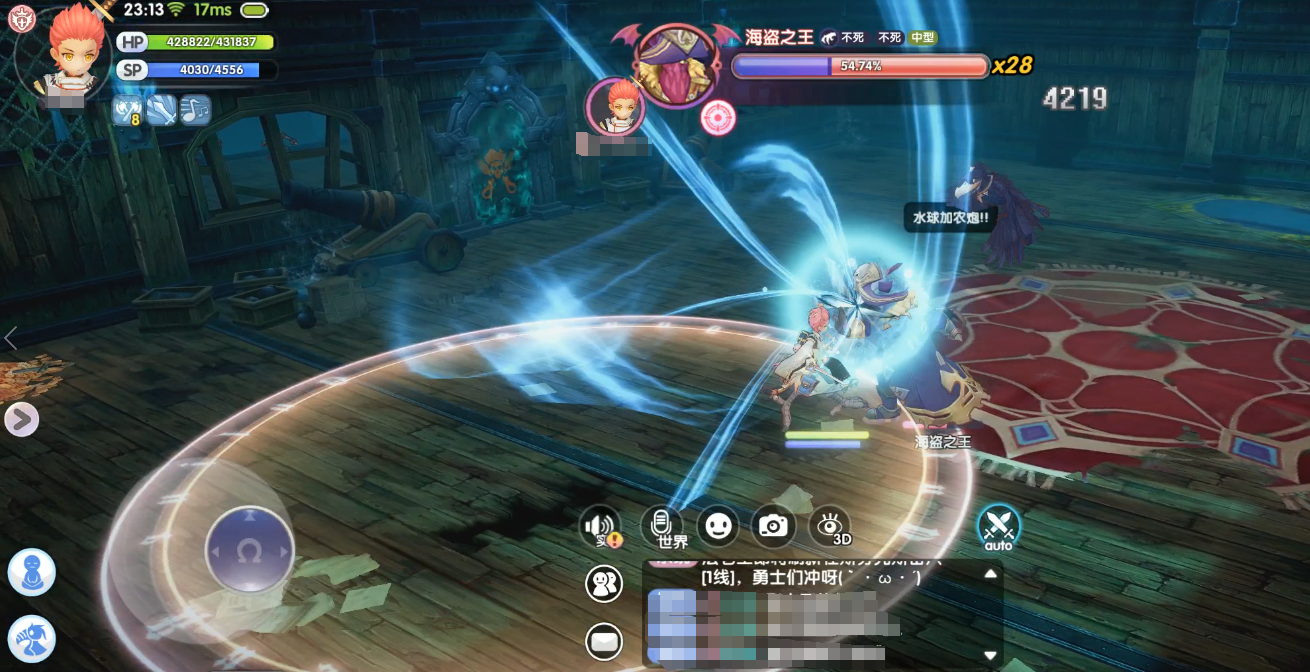
Task: Inspect the sword slash buff icon
Action: (x=161, y=109)
